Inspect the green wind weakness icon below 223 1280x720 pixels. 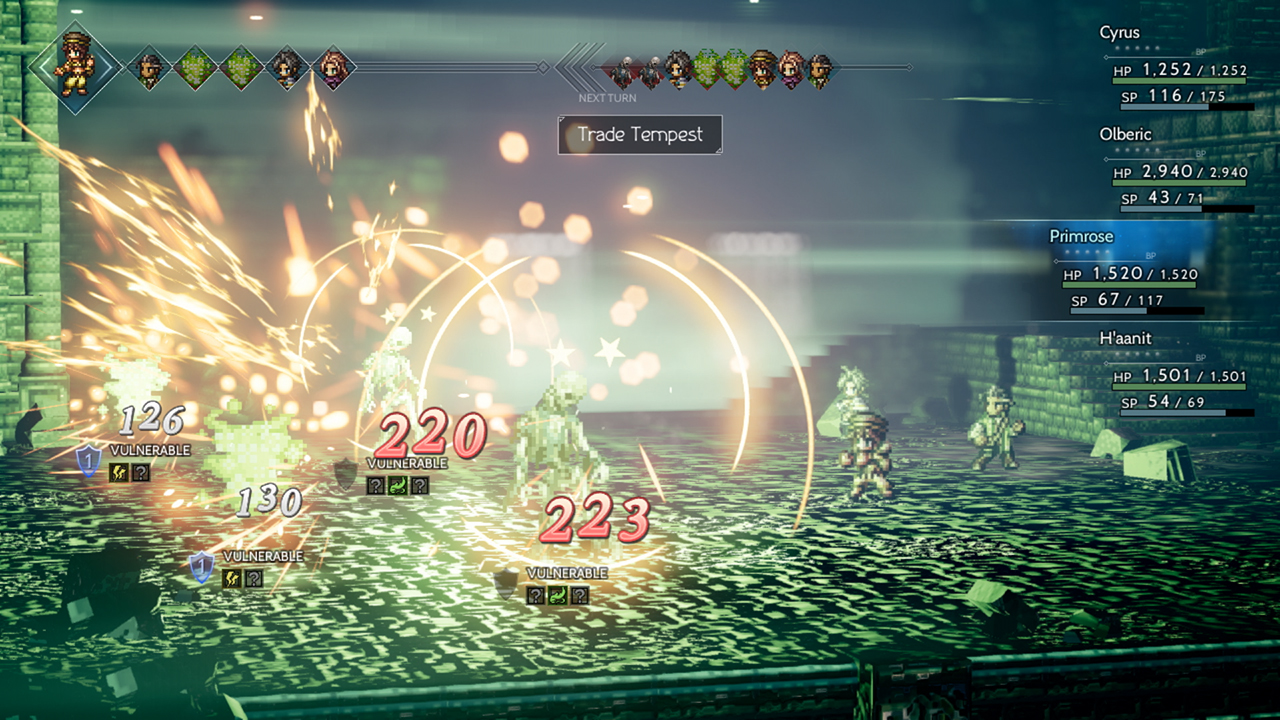(558, 596)
